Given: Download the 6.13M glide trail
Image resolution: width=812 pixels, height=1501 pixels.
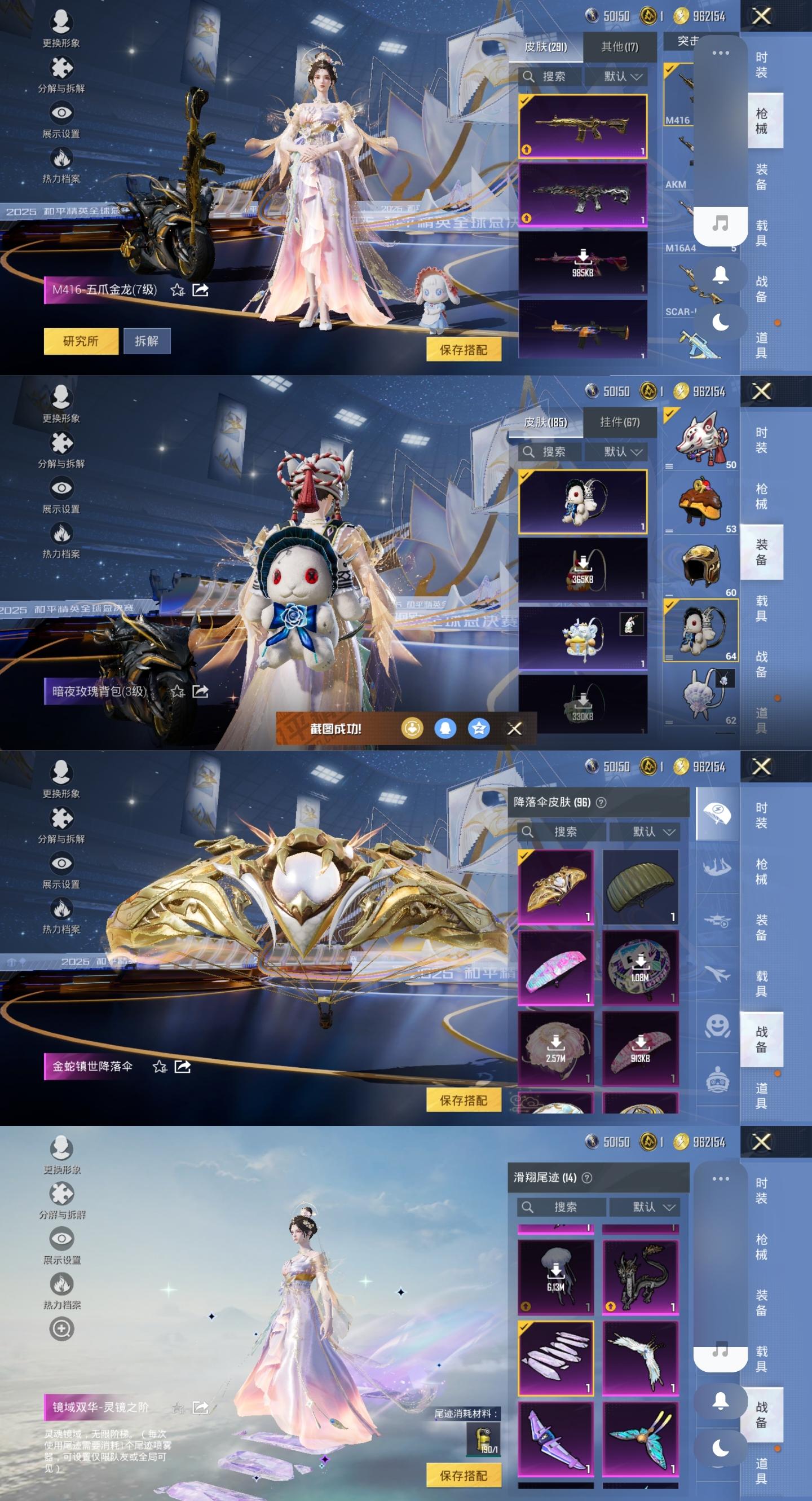Looking at the screenshot, I should pyautogui.click(x=555, y=1276).
